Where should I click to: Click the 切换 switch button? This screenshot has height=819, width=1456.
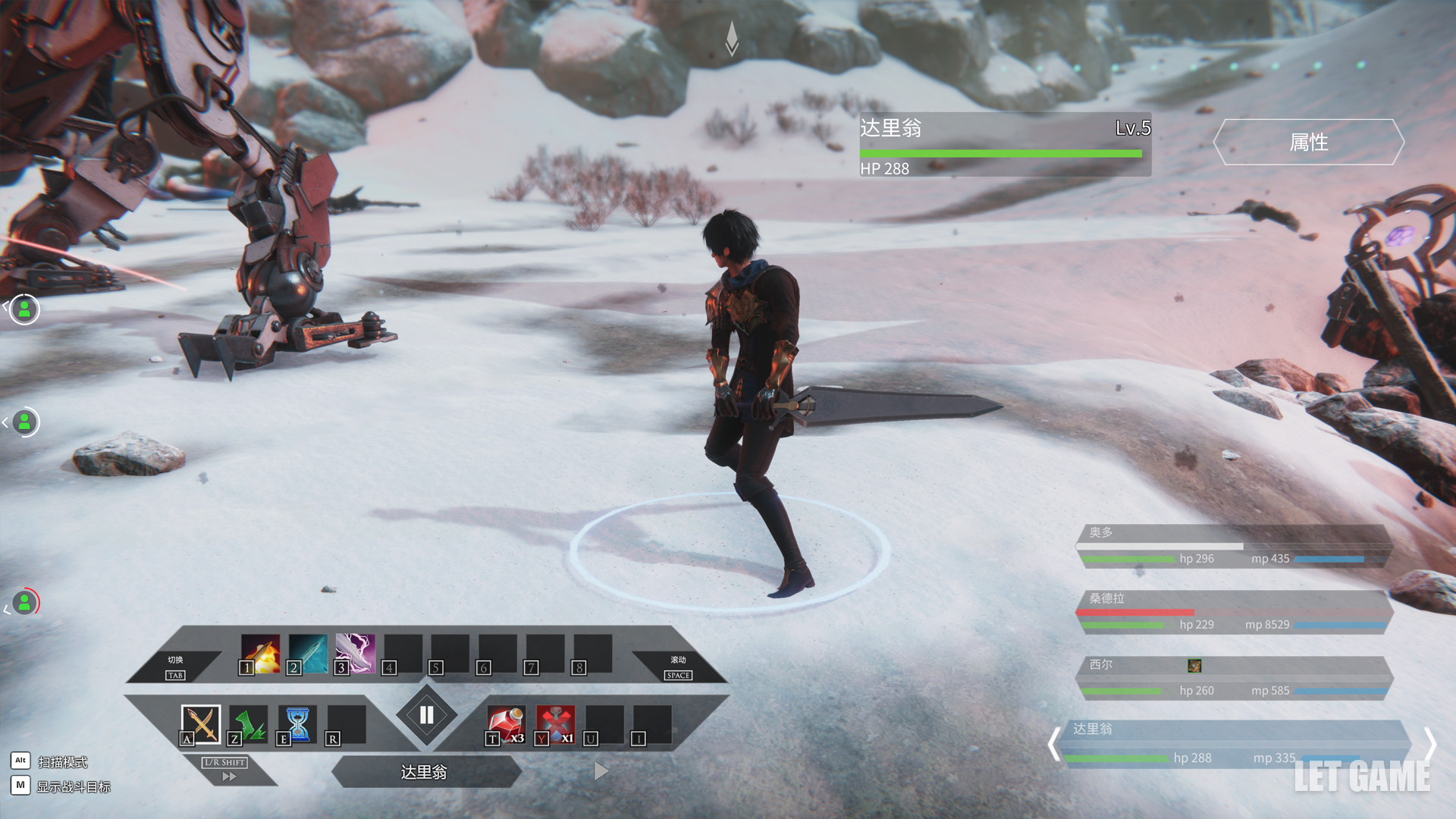point(175,667)
